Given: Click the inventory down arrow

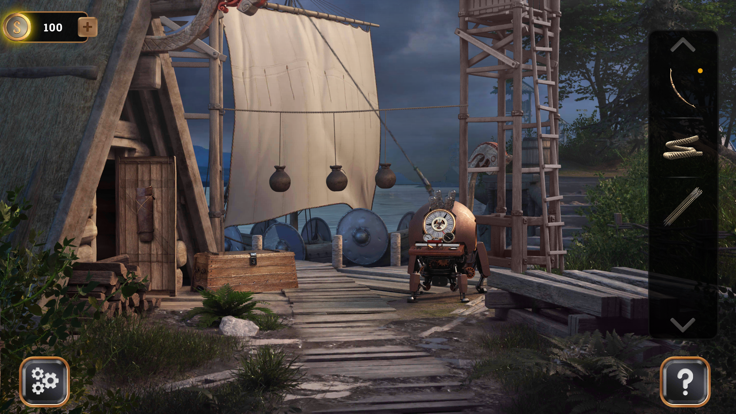Looking at the screenshot, I should (x=682, y=324).
